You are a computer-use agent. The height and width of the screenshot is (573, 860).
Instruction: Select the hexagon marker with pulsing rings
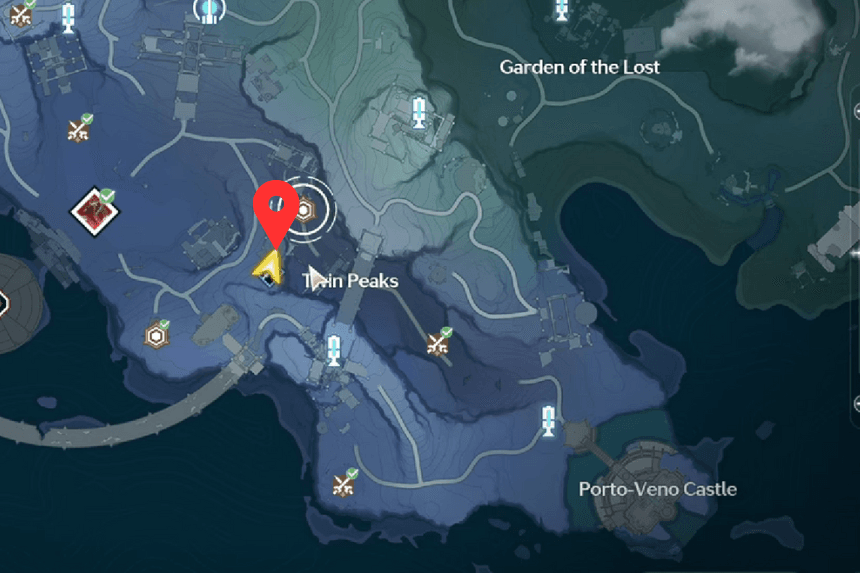point(305,210)
